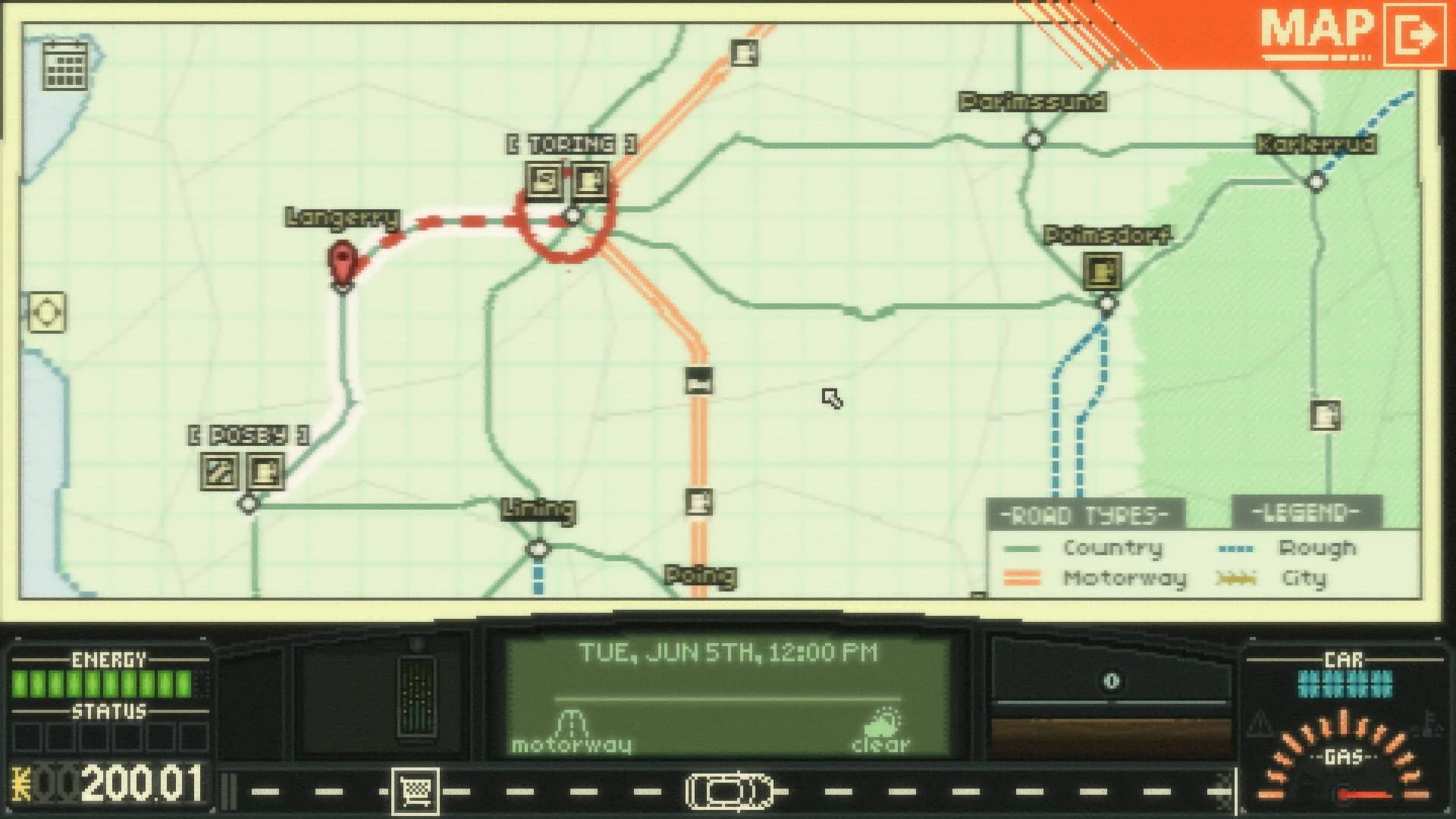Click the shopping cart icon on the road strip
Viewport: 1456px width, 819px height.
416,789
